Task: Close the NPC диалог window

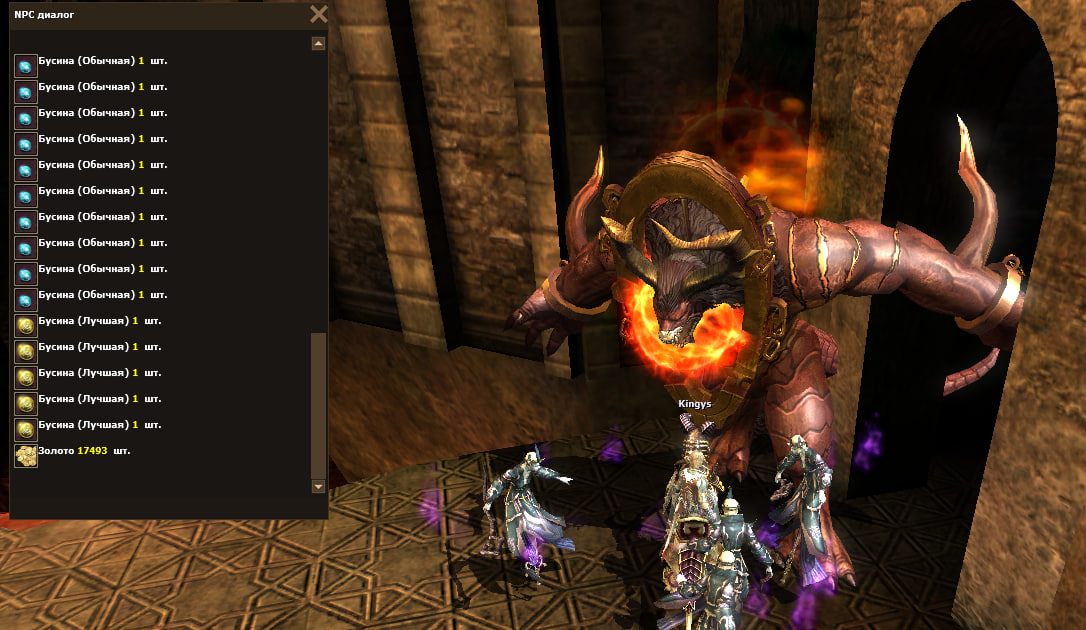Action: pos(318,14)
